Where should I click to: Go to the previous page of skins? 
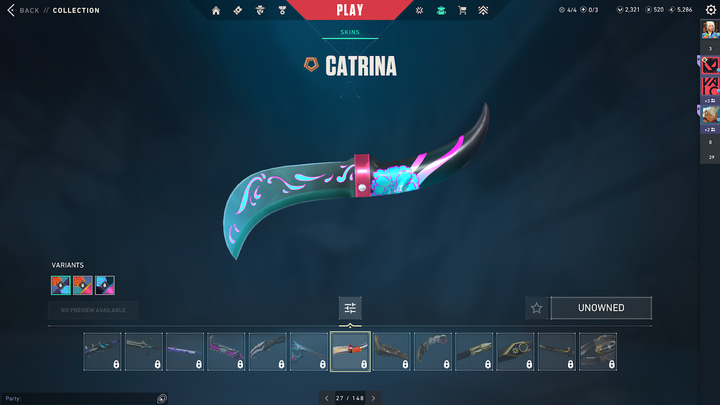pos(326,398)
